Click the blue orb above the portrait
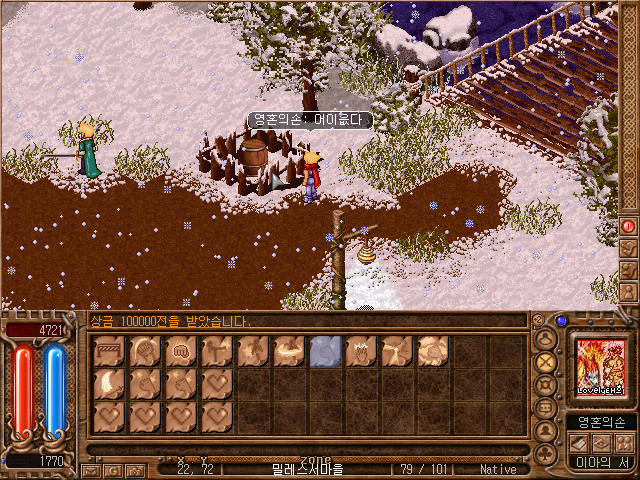640x480 pixels. point(561,321)
